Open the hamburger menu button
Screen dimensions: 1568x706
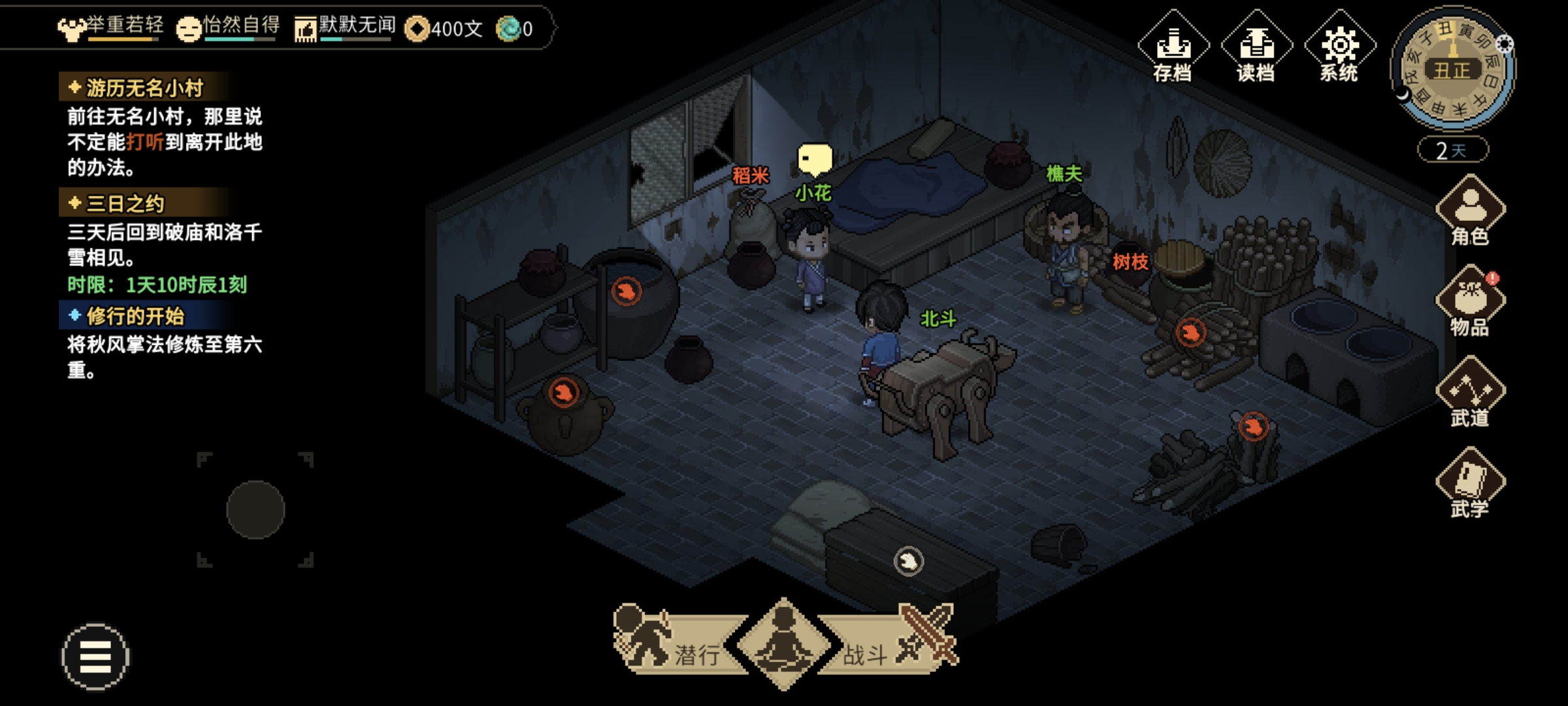(95, 656)
